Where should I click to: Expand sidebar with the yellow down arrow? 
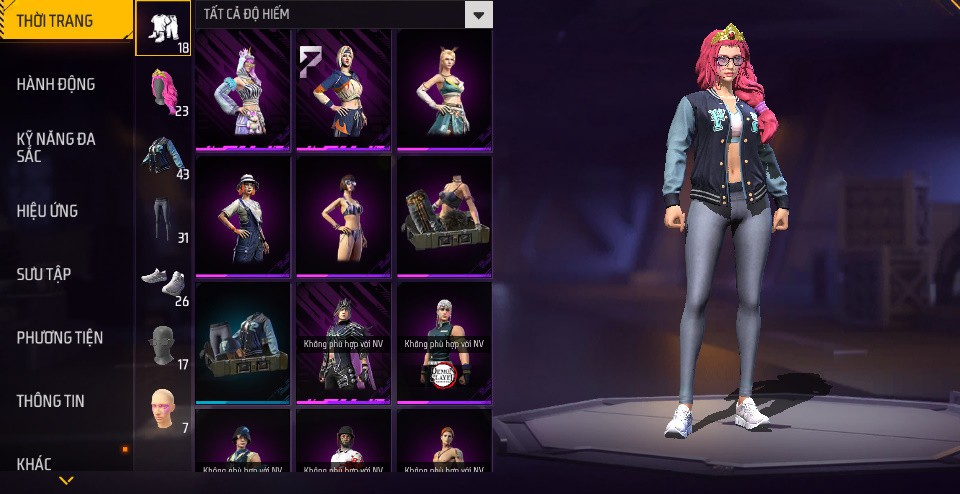(66, 481)
